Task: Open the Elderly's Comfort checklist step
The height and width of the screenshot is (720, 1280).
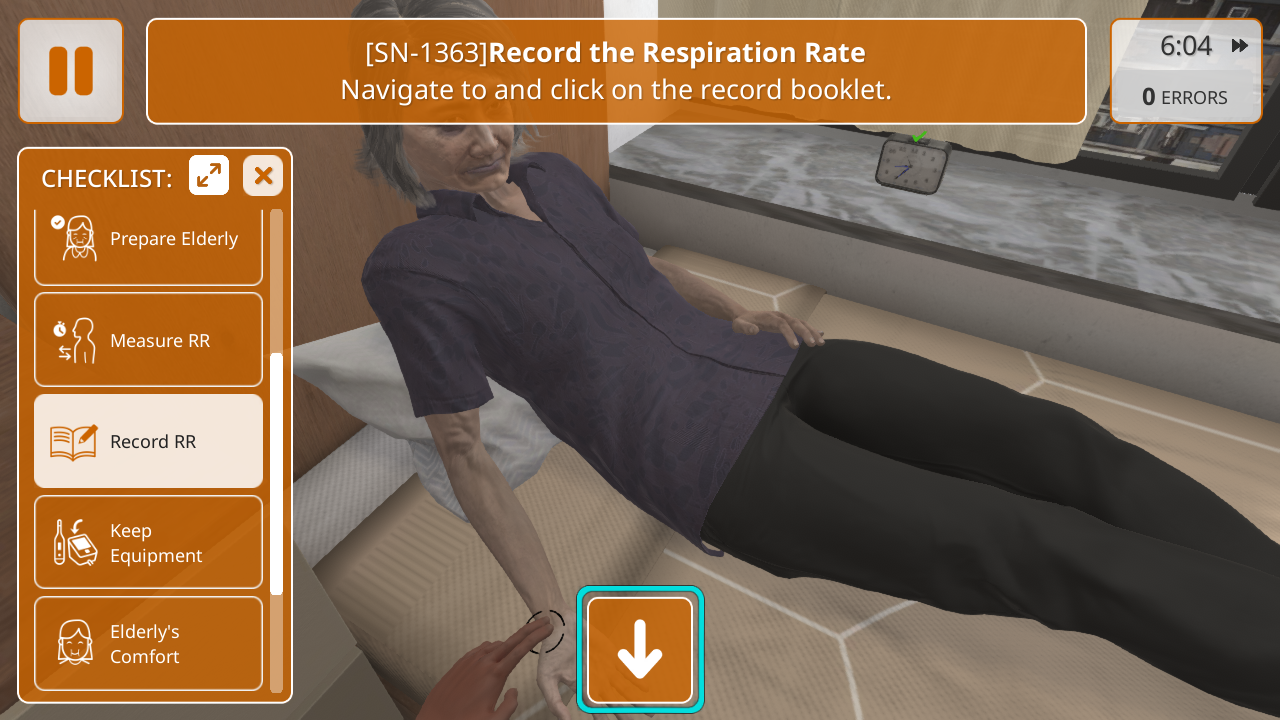Action: (148, 643)
